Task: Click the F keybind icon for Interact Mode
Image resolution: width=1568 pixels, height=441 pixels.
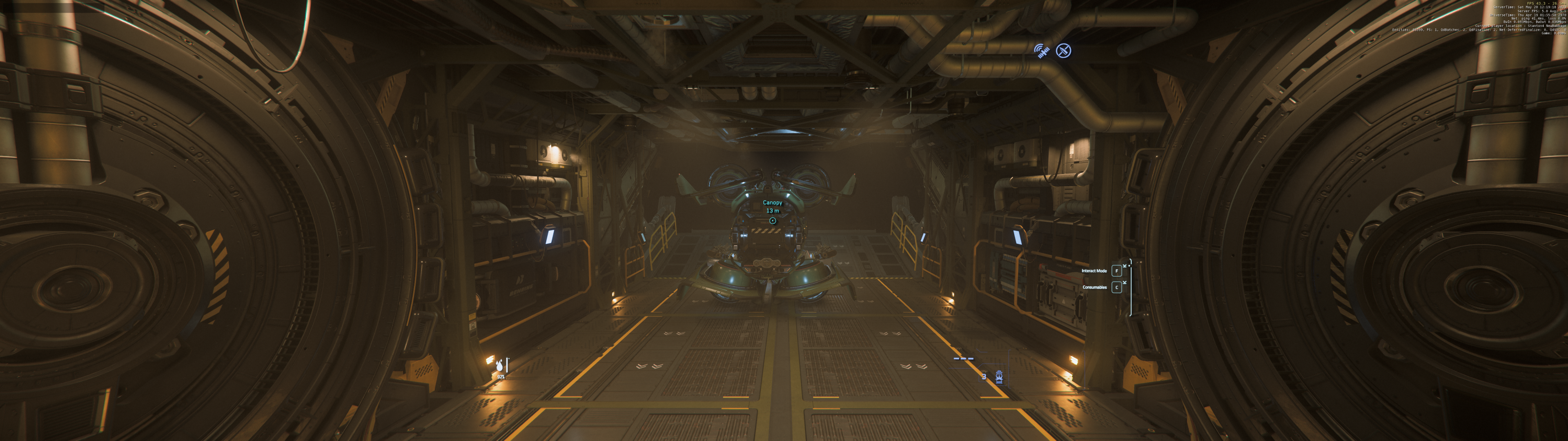Action: pyautogui.click(x=1117, y=271)
